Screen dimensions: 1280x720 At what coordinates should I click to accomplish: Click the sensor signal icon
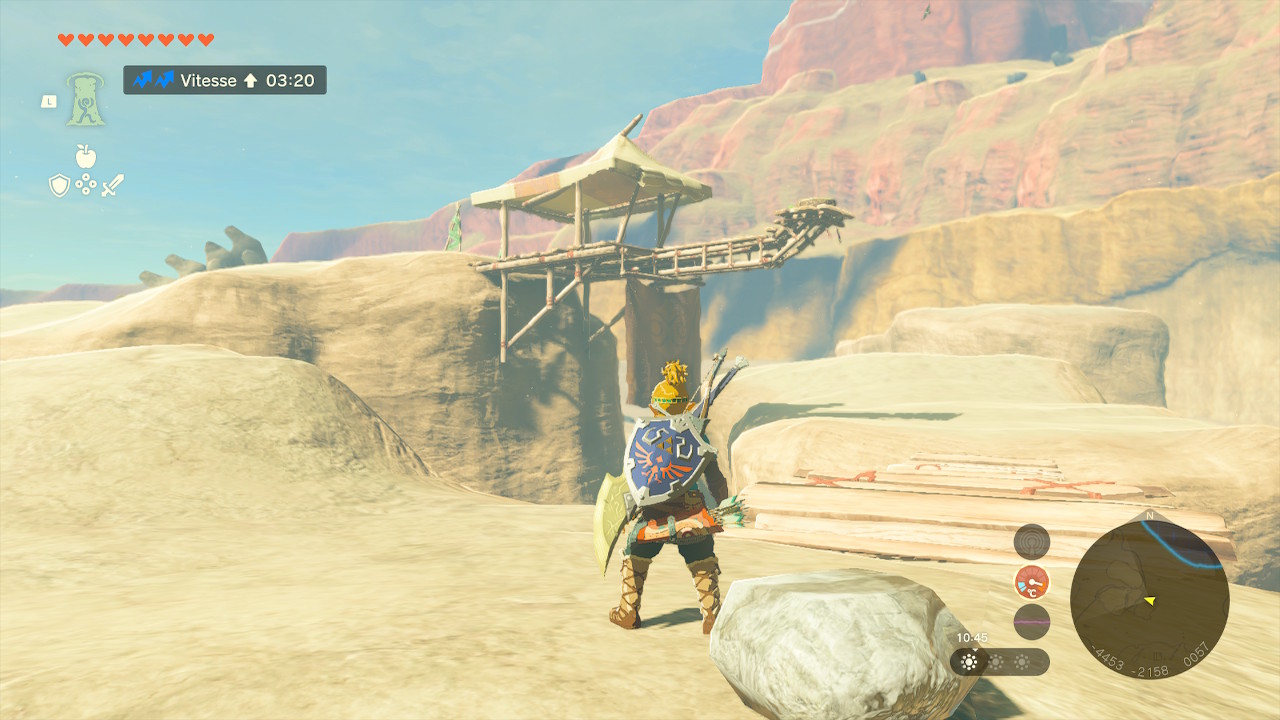click(1031, 542)
